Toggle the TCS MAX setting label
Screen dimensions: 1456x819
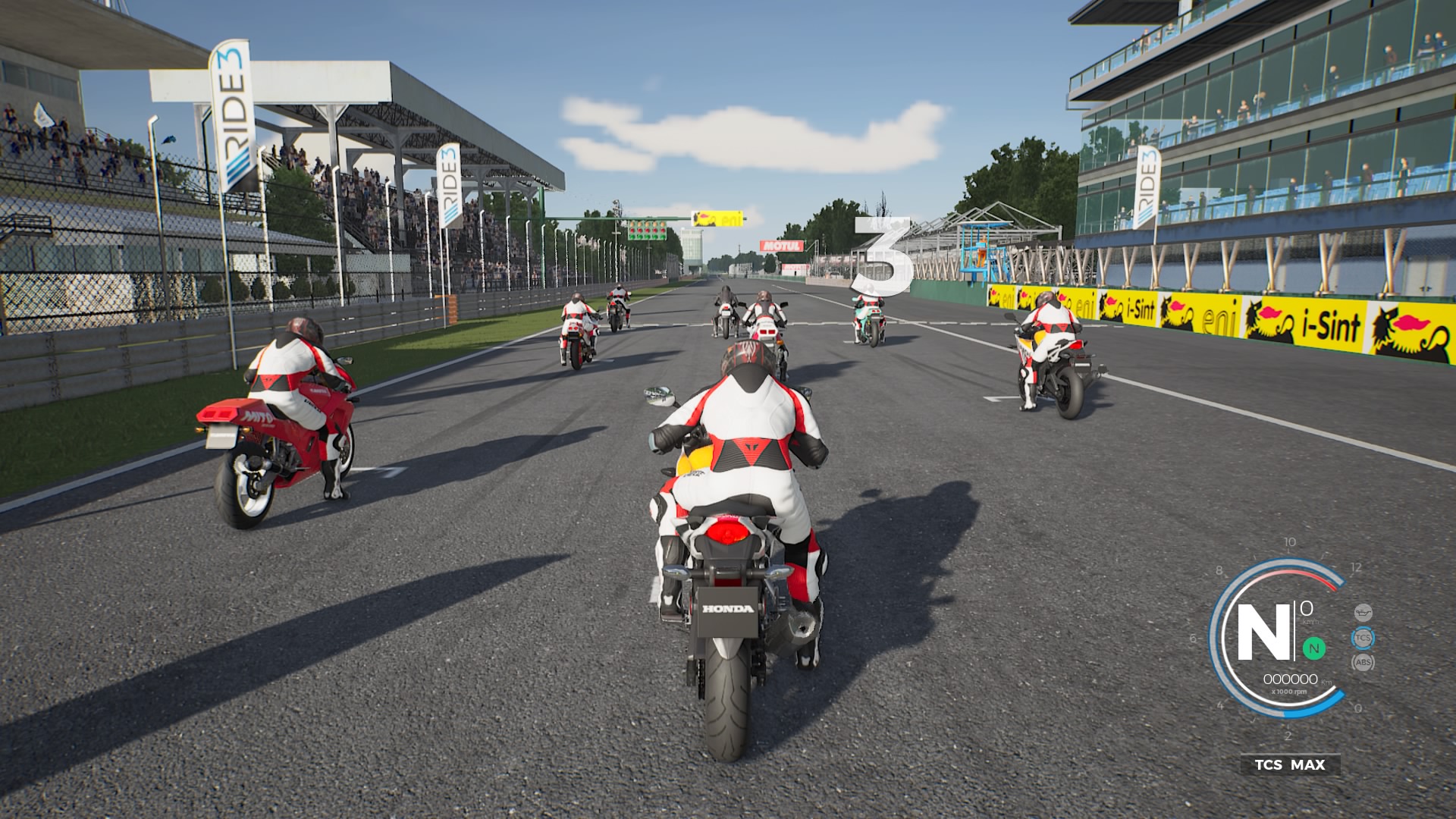pos(1290,764)
